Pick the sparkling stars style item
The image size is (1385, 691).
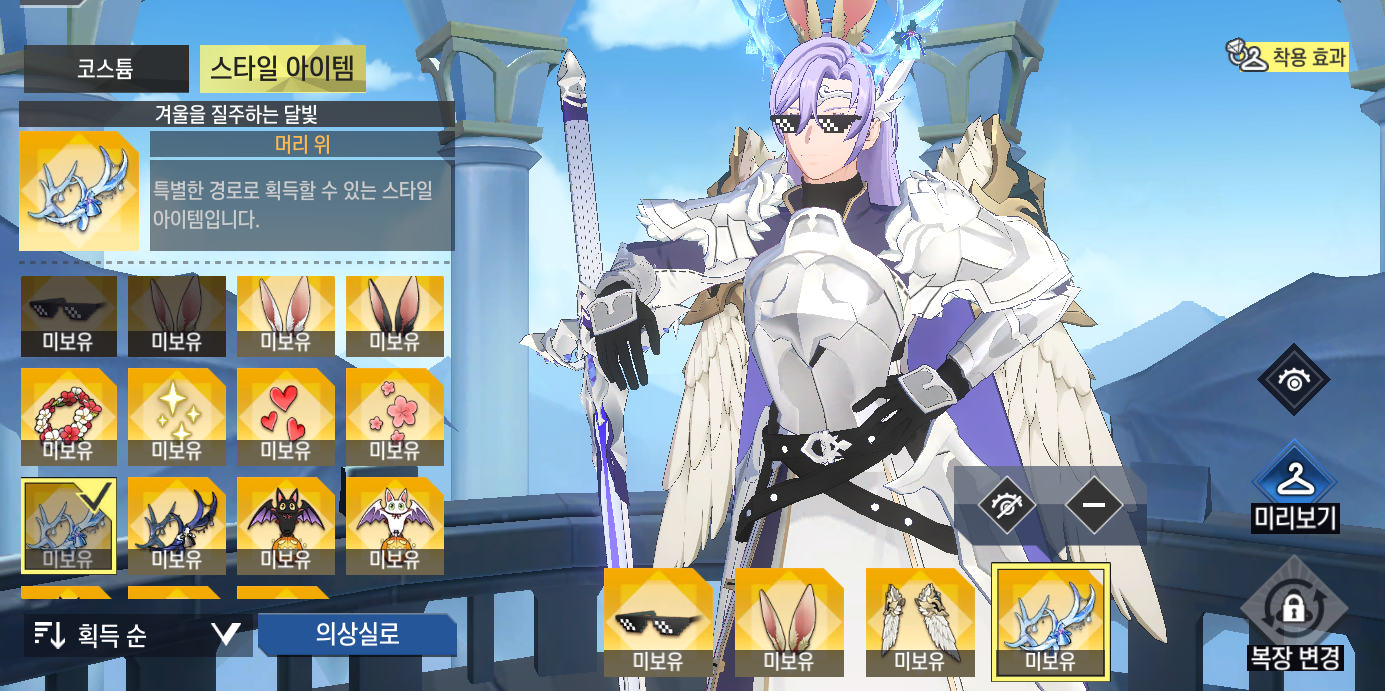pos(177,417)
